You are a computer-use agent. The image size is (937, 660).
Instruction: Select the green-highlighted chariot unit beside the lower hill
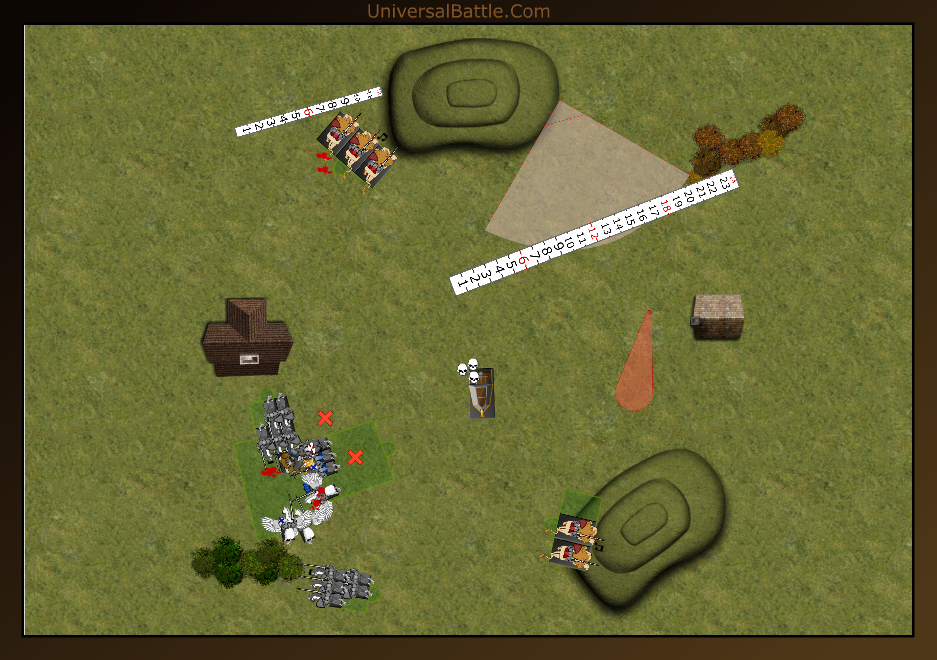[x=575, y=540]
